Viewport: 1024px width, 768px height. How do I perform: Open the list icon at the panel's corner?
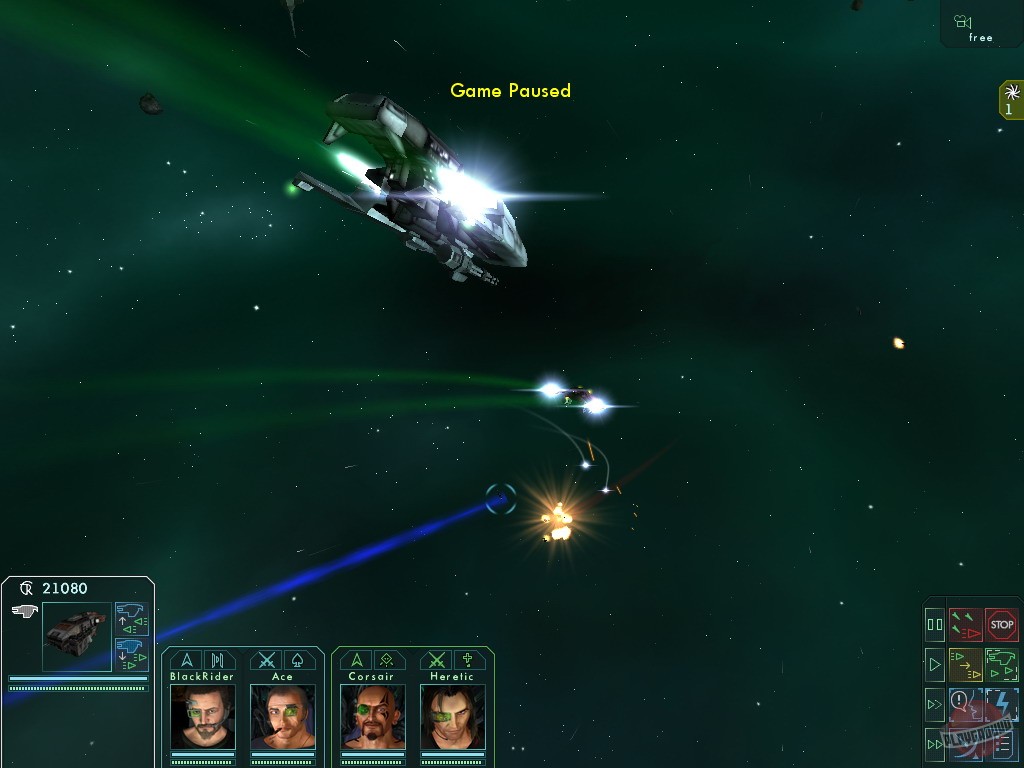tap(1003, 743)
